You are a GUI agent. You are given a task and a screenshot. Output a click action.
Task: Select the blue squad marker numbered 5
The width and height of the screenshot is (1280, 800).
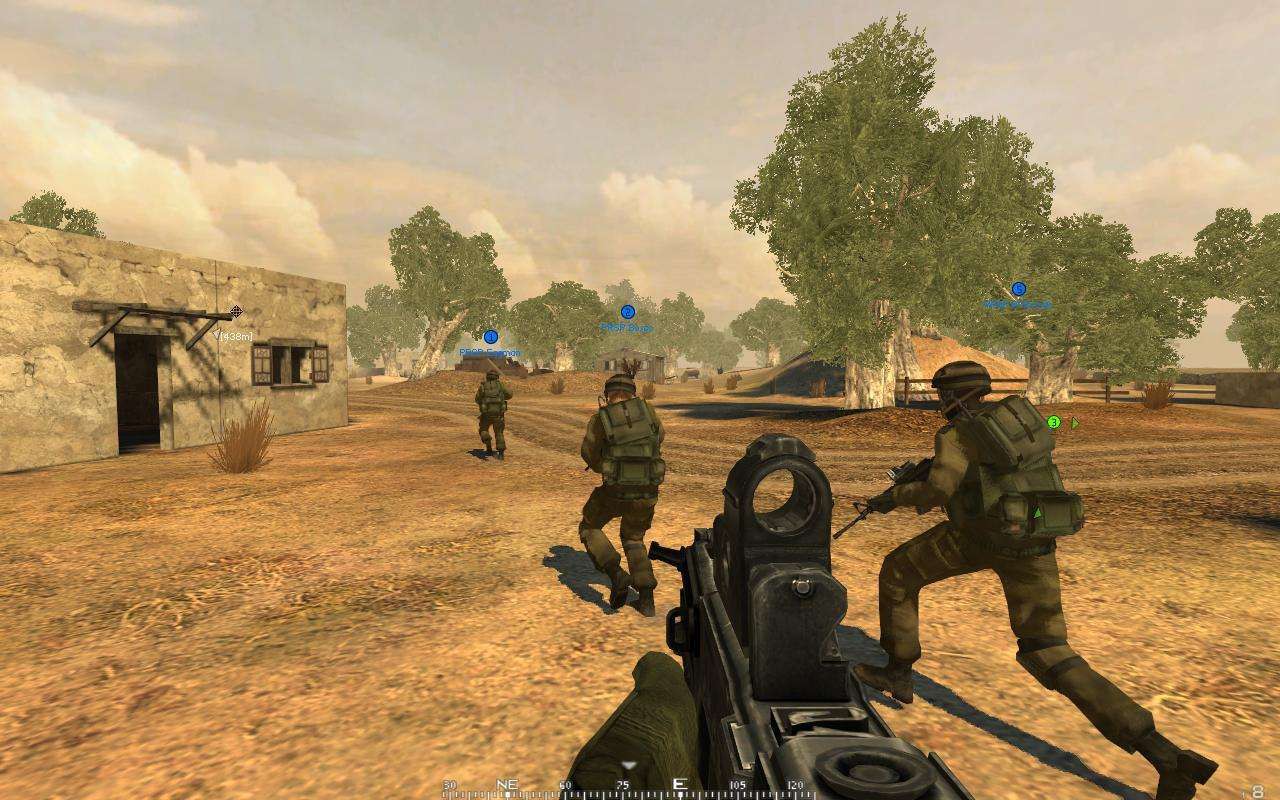pos(1018,289)
